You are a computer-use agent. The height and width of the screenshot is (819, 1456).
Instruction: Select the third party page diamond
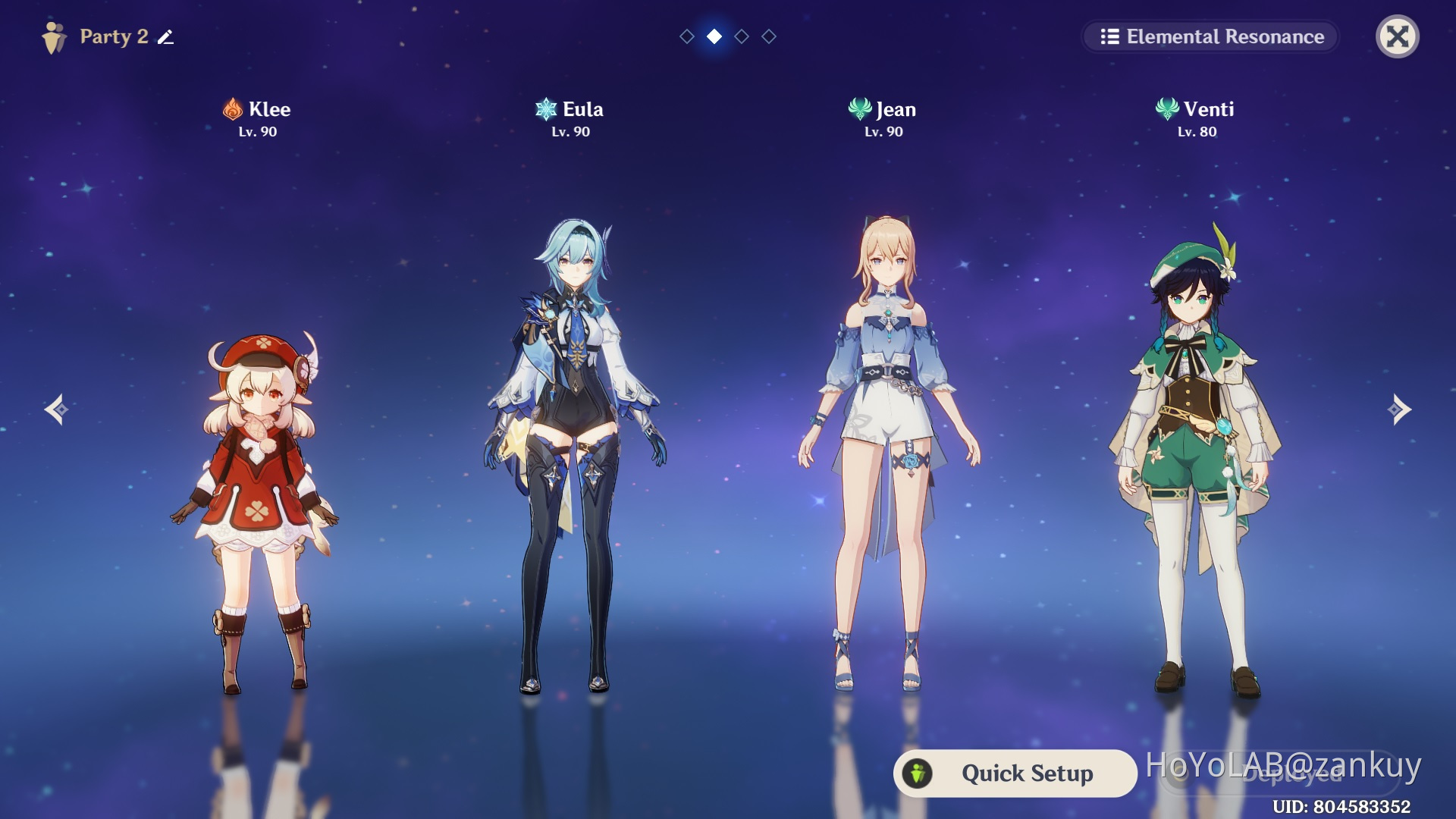pyautogui.click(x=741, y=36)
